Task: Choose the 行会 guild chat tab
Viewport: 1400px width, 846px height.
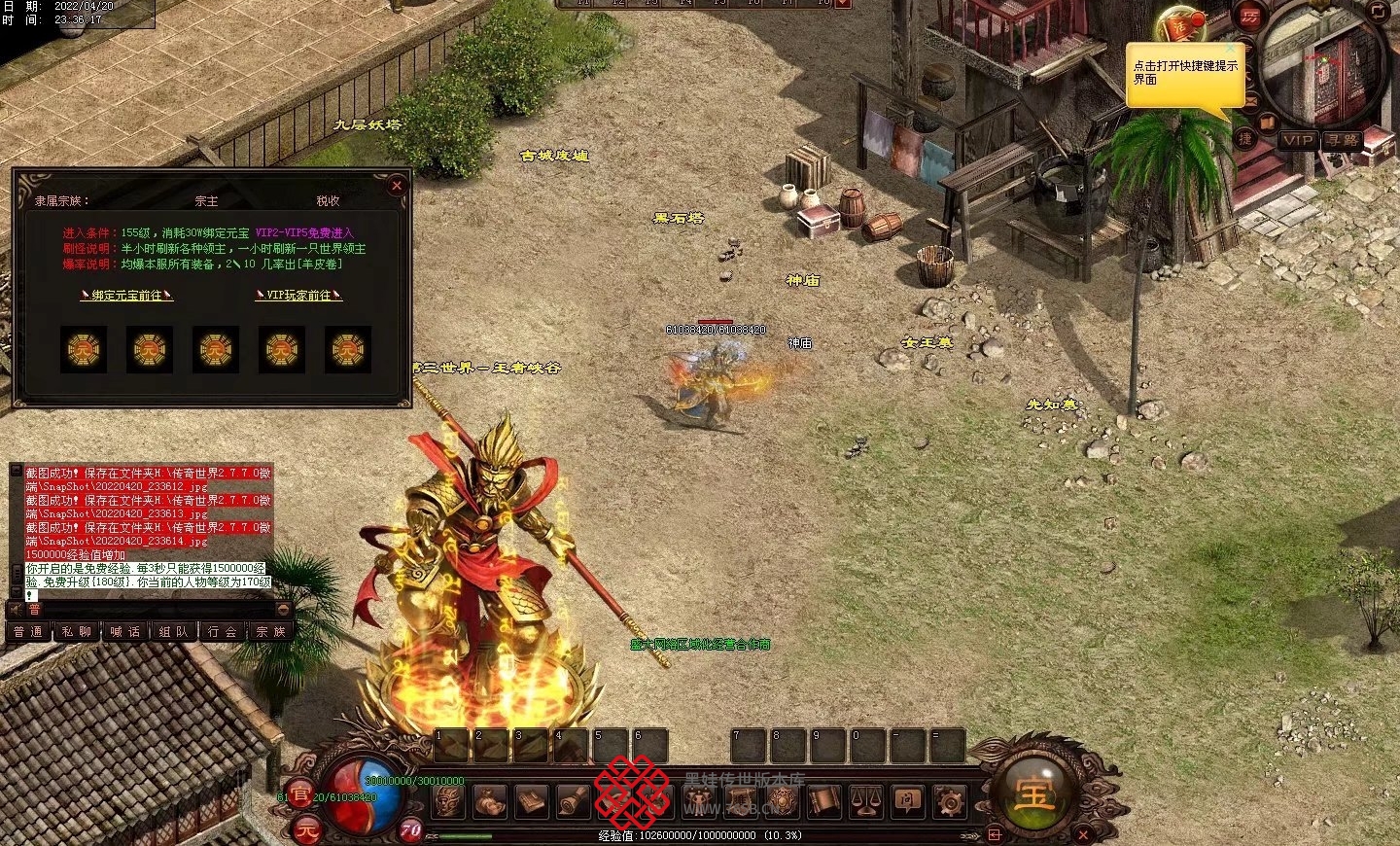Action: click(x=223, y=632)
